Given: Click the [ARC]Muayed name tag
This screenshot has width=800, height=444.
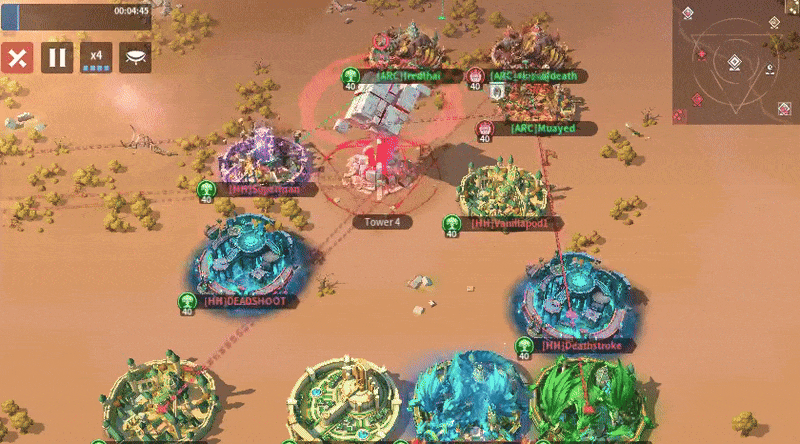Looking at the screenshot, I should point(545,129).
